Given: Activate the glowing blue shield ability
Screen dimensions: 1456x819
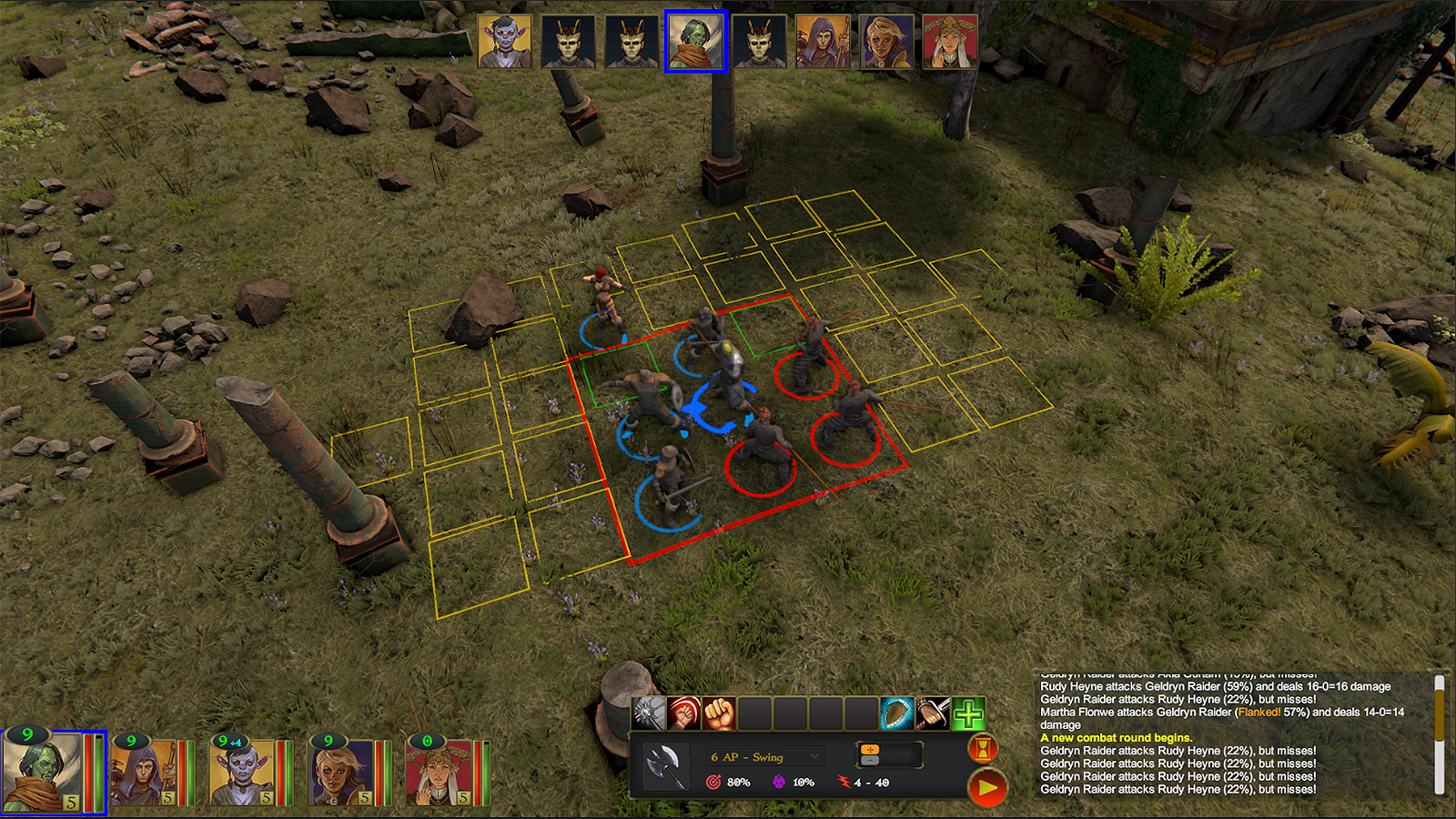Looking at the screenshot, I should (x=896, y=714).
